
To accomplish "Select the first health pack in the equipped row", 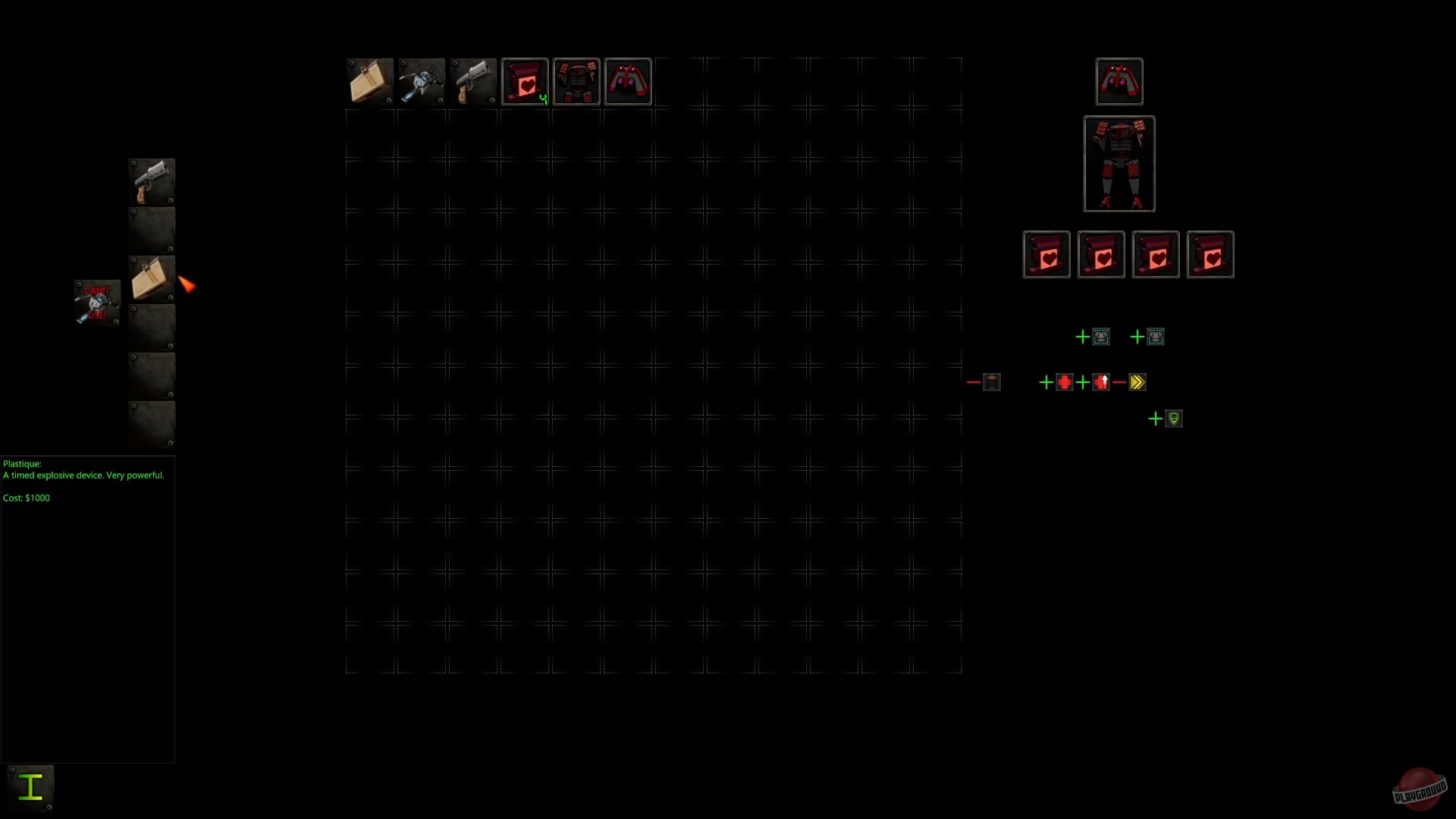I will [x=1046, y=255].
